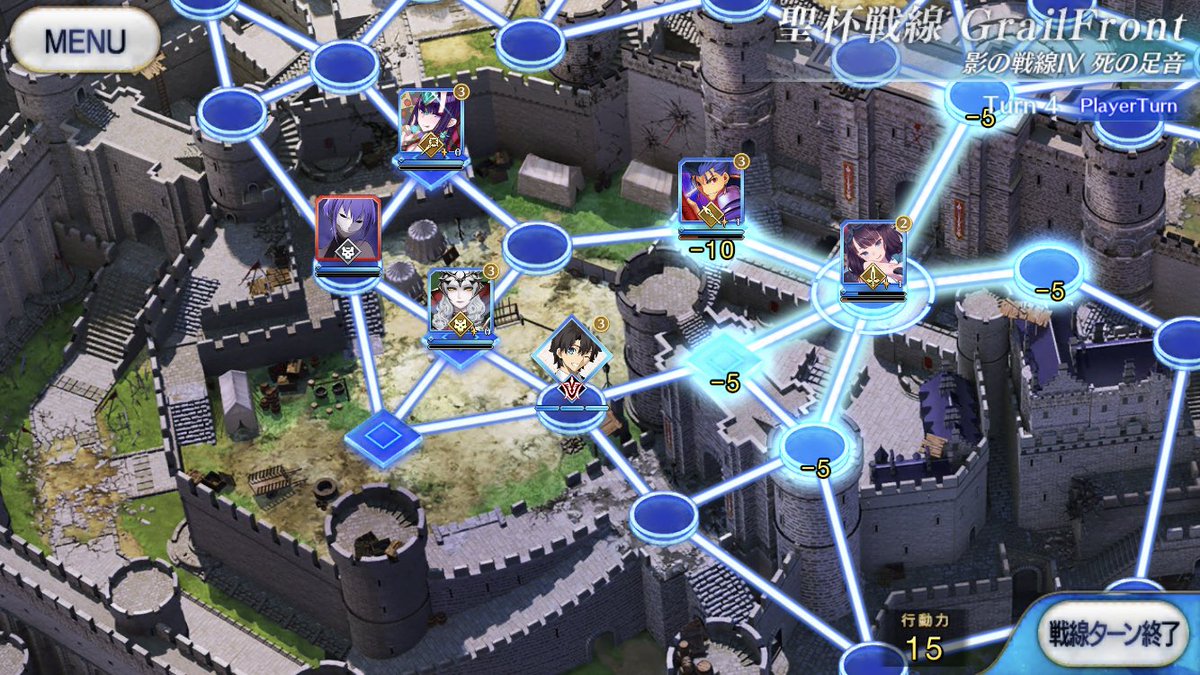Image resolution: width=1200 pixels, height=675 pixels.
Task: Open the MENU button
Action: pyautogui.click(x=84, y=42)
